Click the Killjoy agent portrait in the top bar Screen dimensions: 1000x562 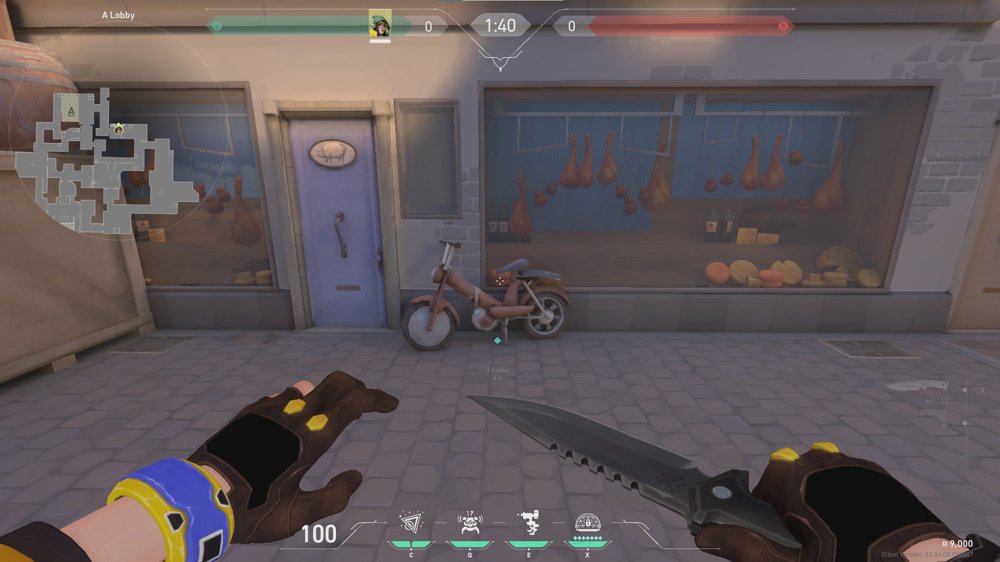pos(379,25)
